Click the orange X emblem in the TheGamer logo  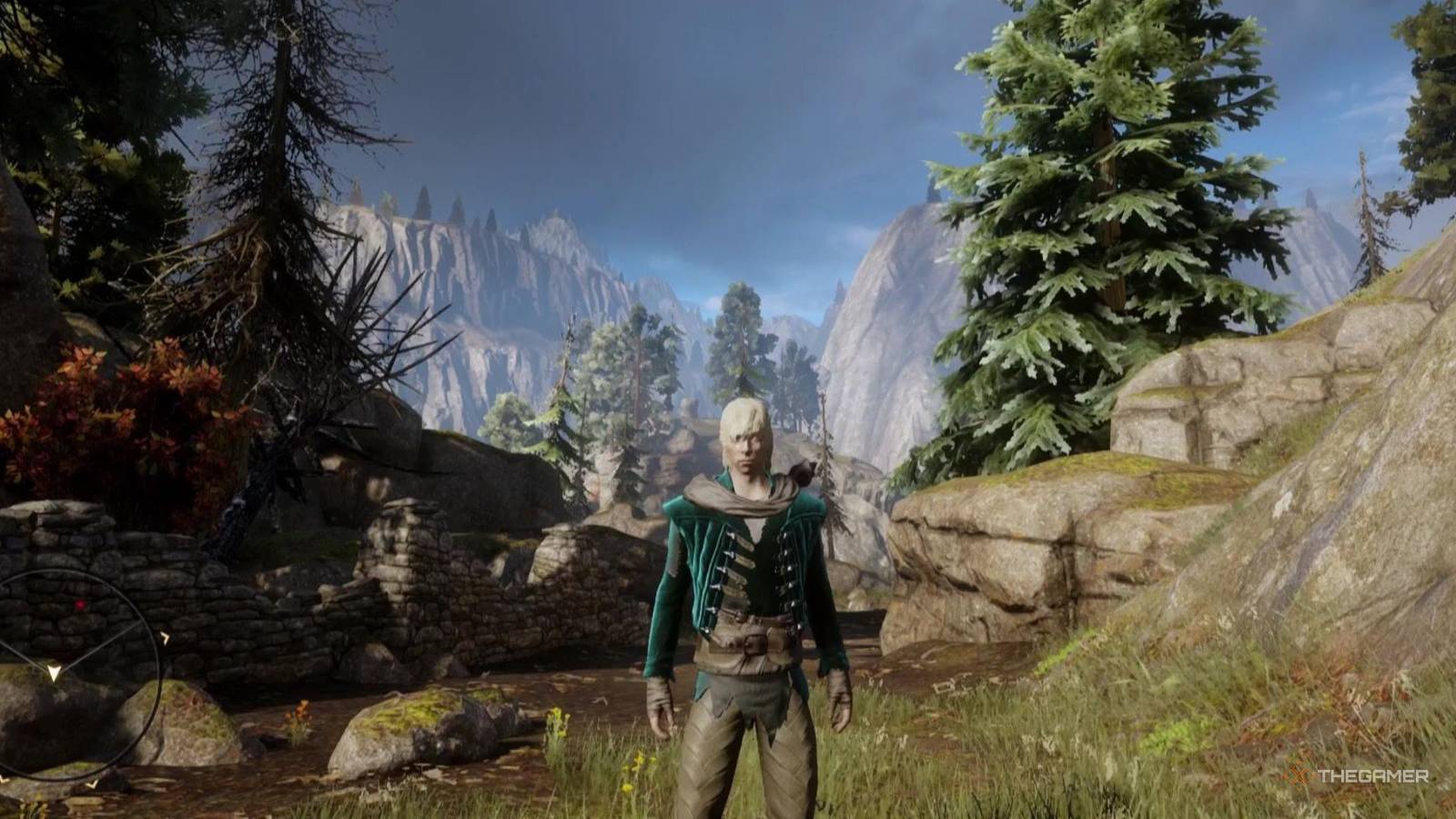(1296, 775)
